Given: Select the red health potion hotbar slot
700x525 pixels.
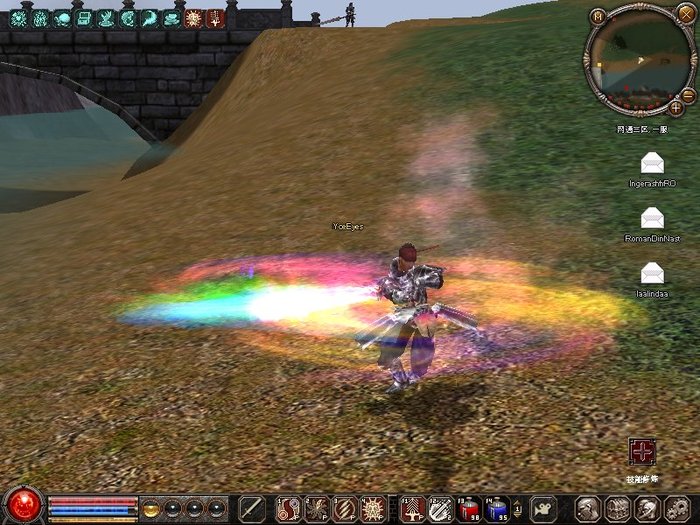Looking at the screenshot, I should coord(469,508).
